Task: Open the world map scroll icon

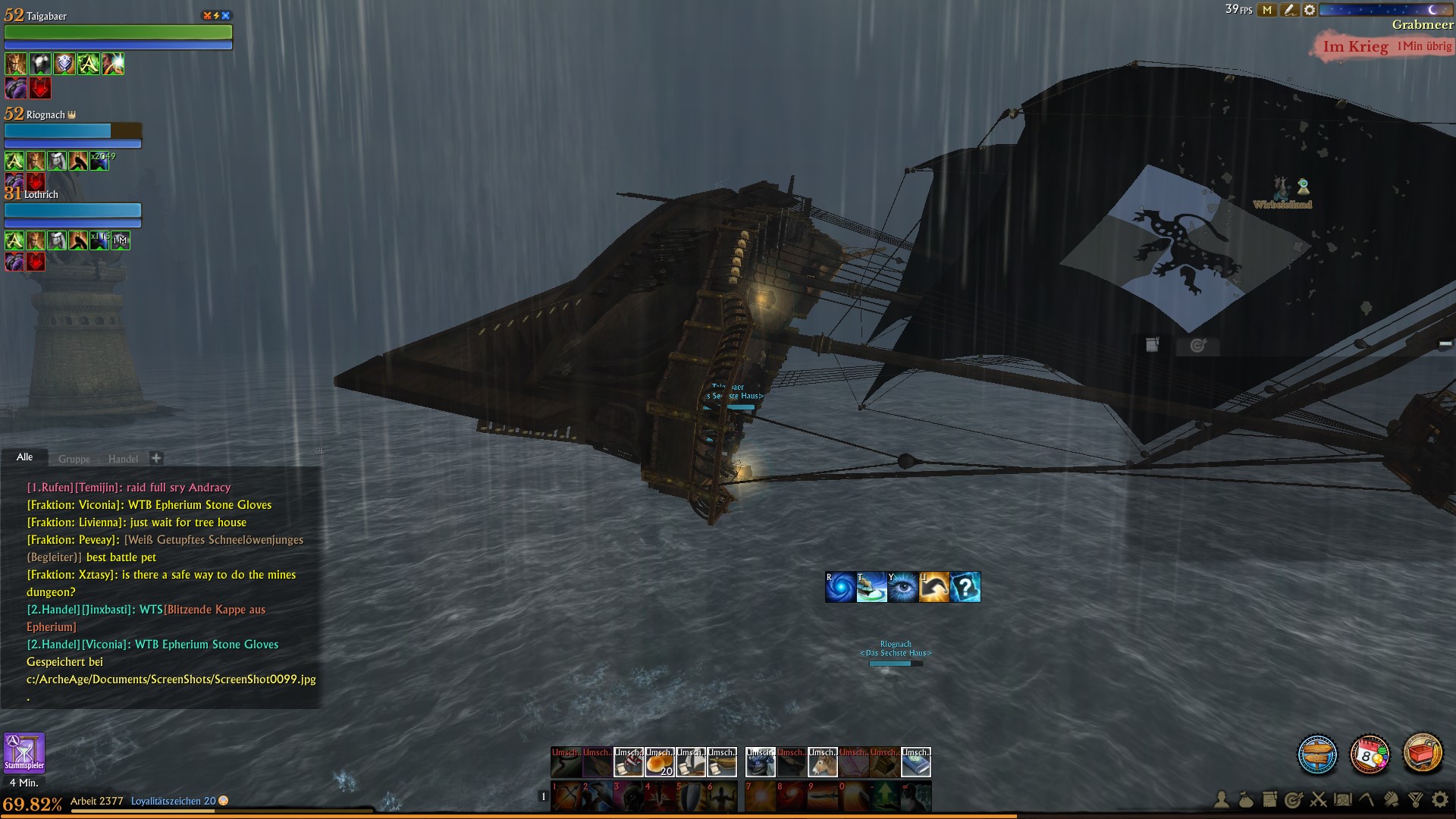Action: [x=1342, y=799]
